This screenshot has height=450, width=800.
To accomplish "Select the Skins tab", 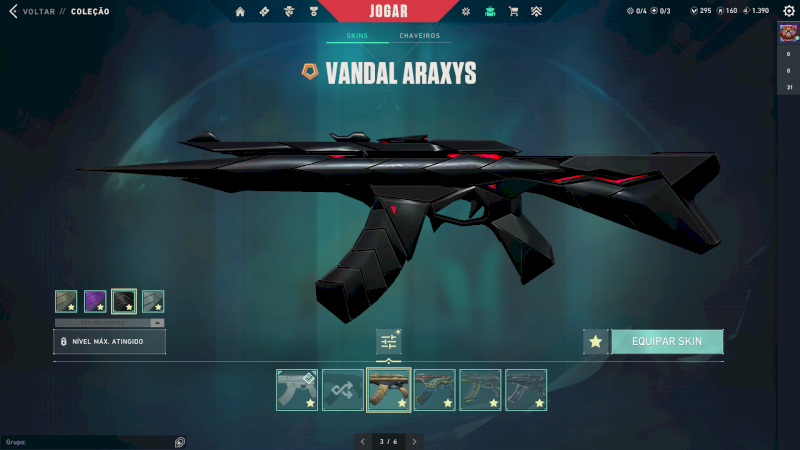I will [x=357, y=36].
